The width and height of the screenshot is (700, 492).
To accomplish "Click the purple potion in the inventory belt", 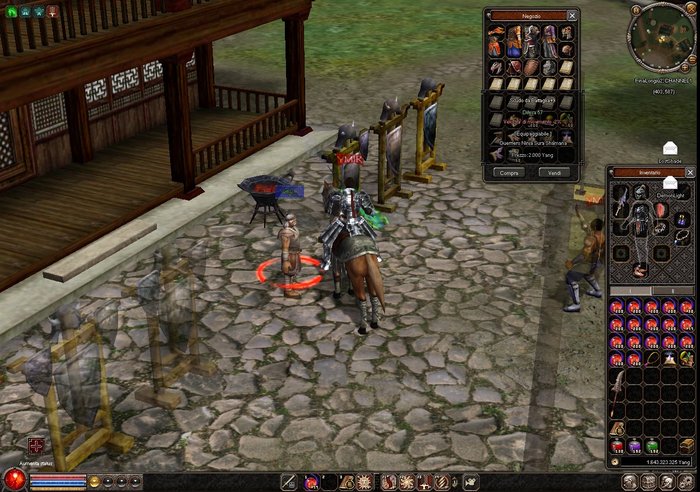I will pos(635,445).
